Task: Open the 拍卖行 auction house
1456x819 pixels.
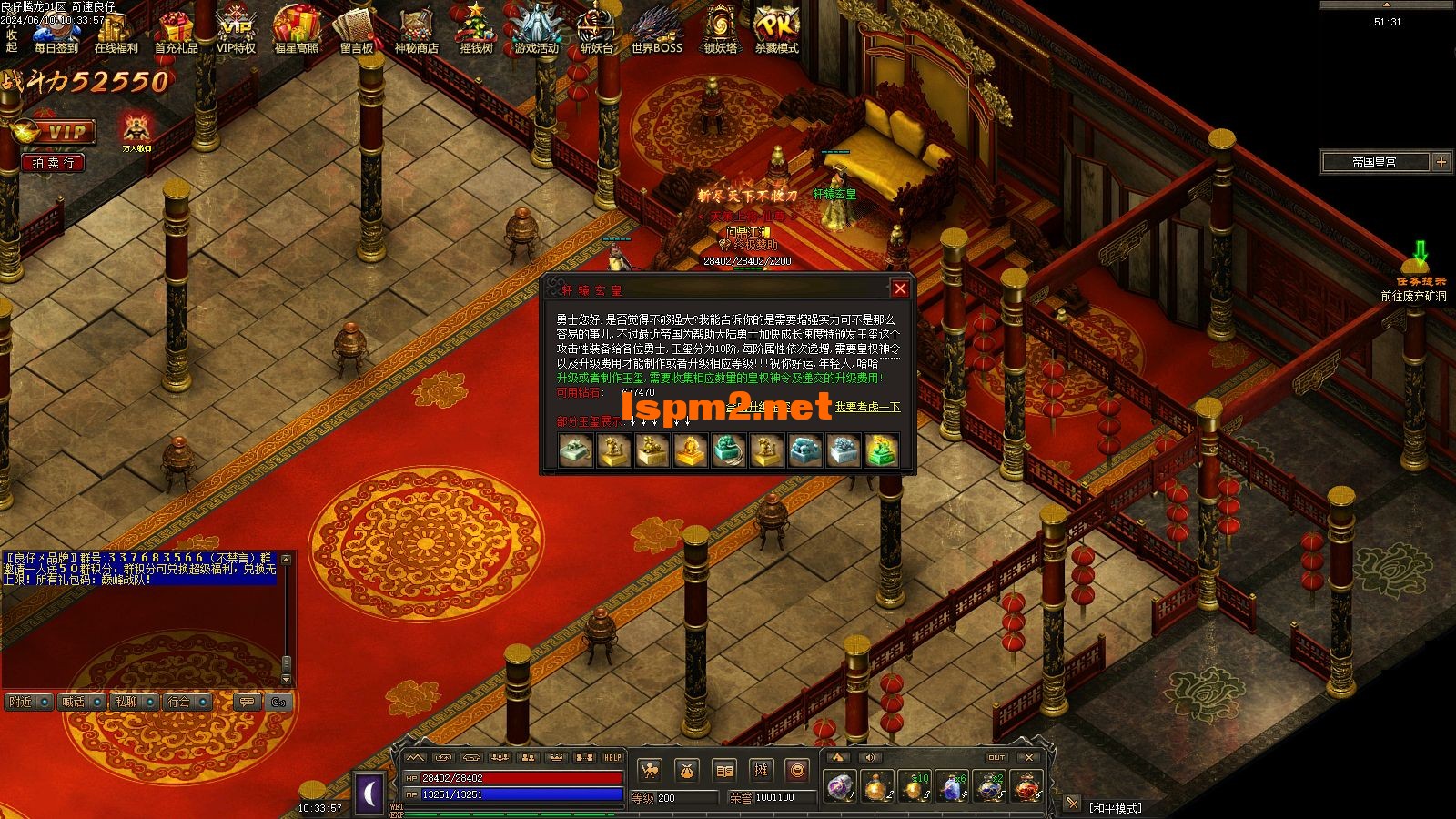Action: (53, 163)
